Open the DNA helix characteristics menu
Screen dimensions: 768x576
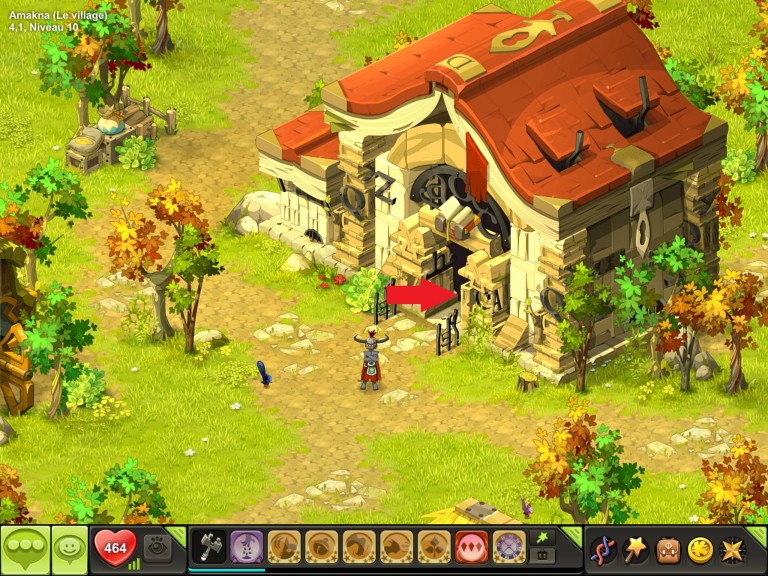603,549
